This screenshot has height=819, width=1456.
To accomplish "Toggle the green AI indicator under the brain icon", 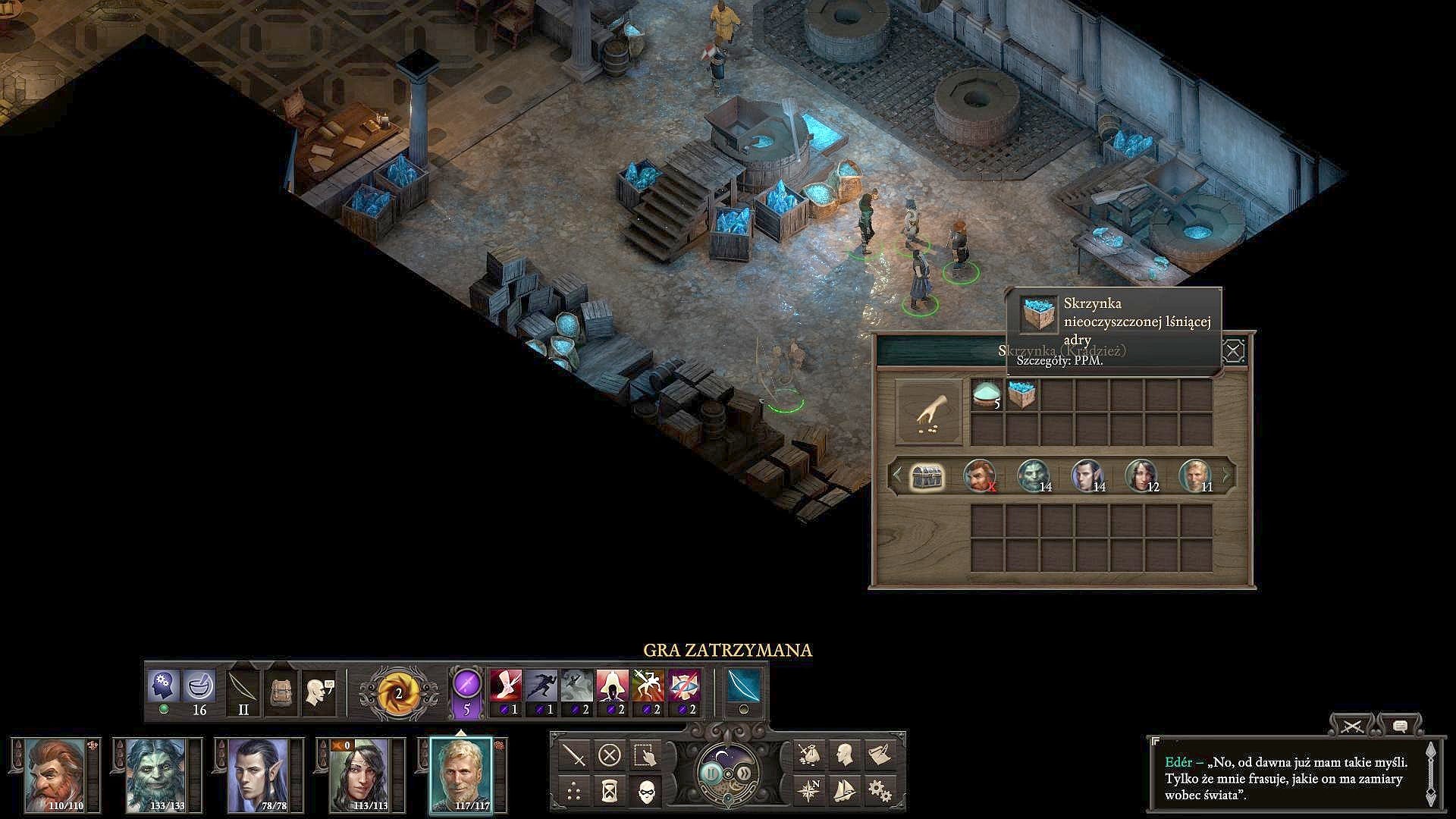I will (x=165, y=708).
